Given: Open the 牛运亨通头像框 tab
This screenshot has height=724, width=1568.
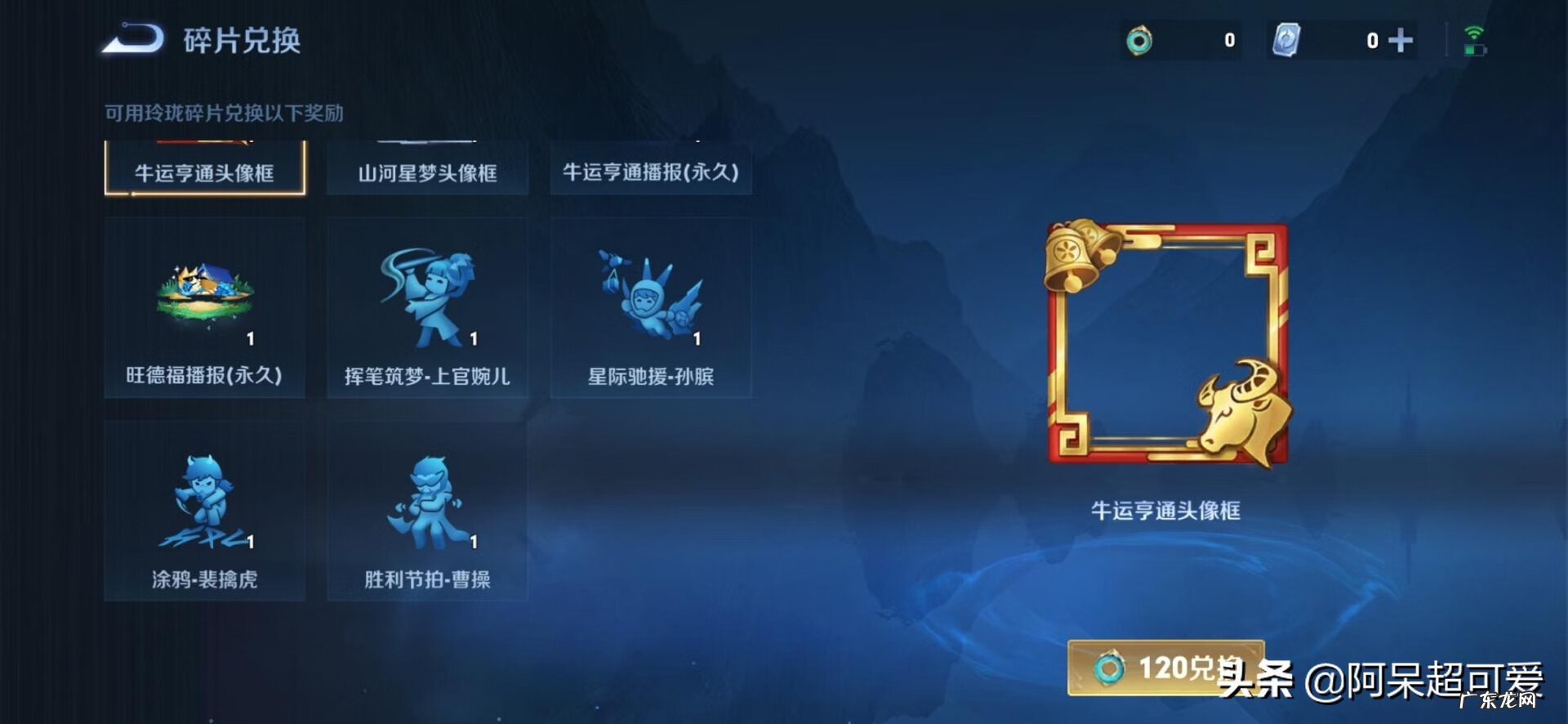Looking at the screenshot, I should [205, 172].
